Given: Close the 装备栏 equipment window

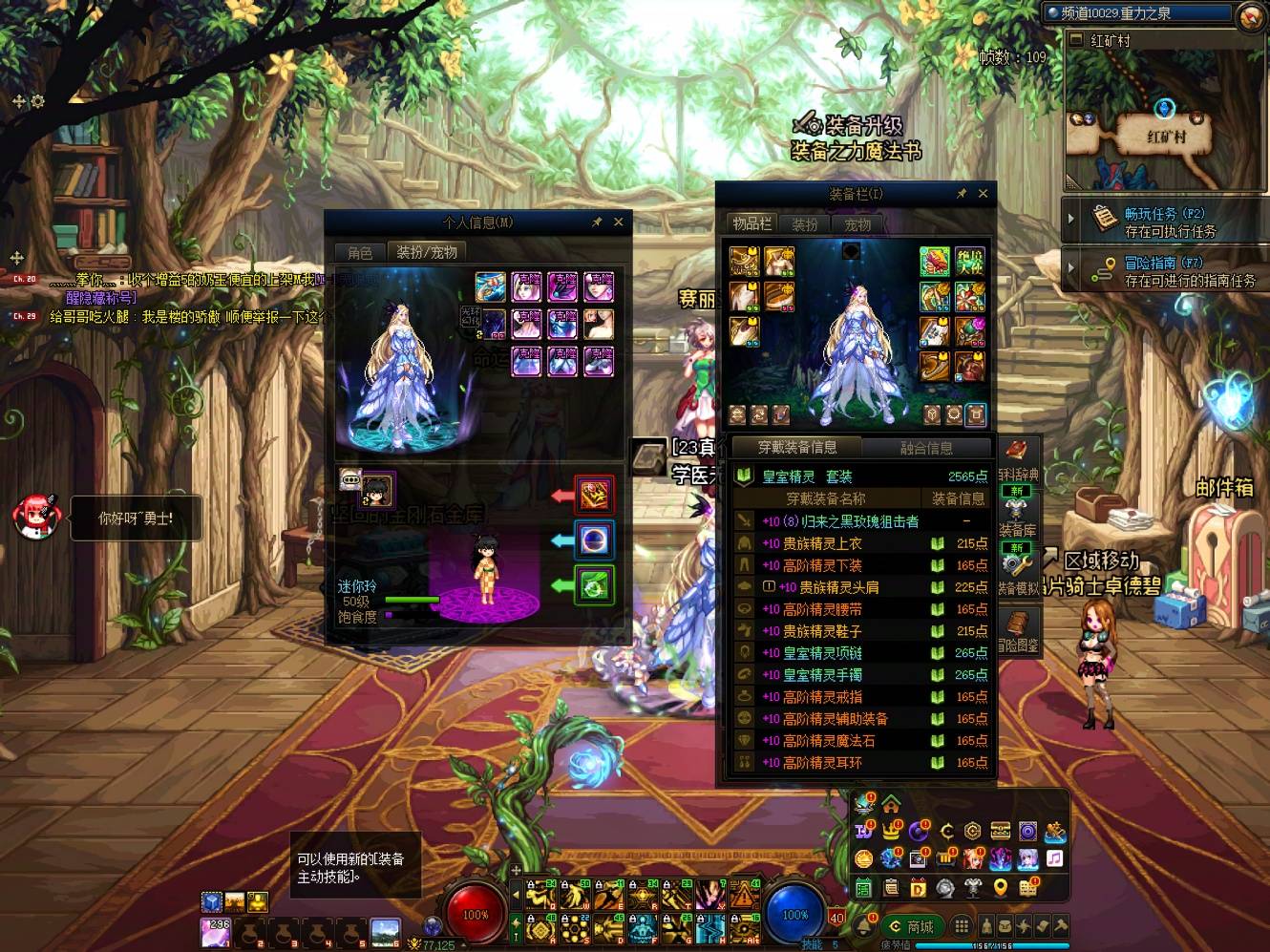Looking at the screenshot, I should pyautogui.click(x=983, y=193).
